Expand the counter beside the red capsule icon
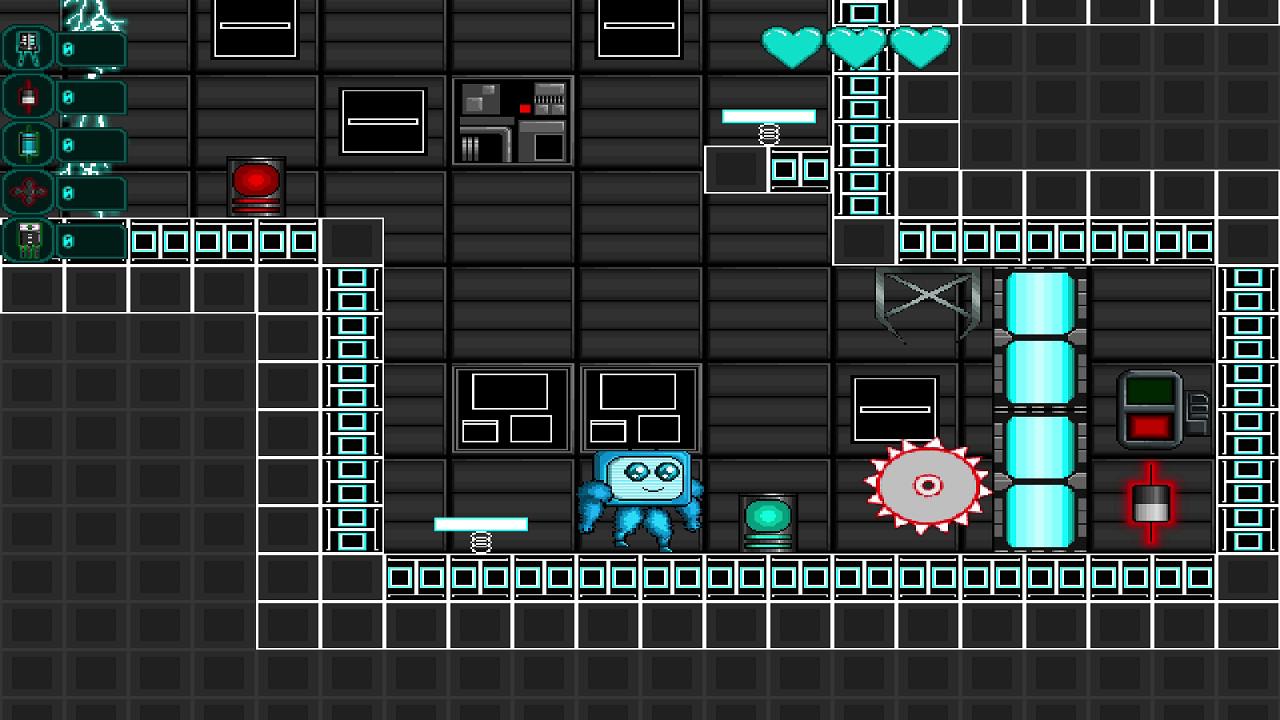1280x720 pixels. coord(92,95)
